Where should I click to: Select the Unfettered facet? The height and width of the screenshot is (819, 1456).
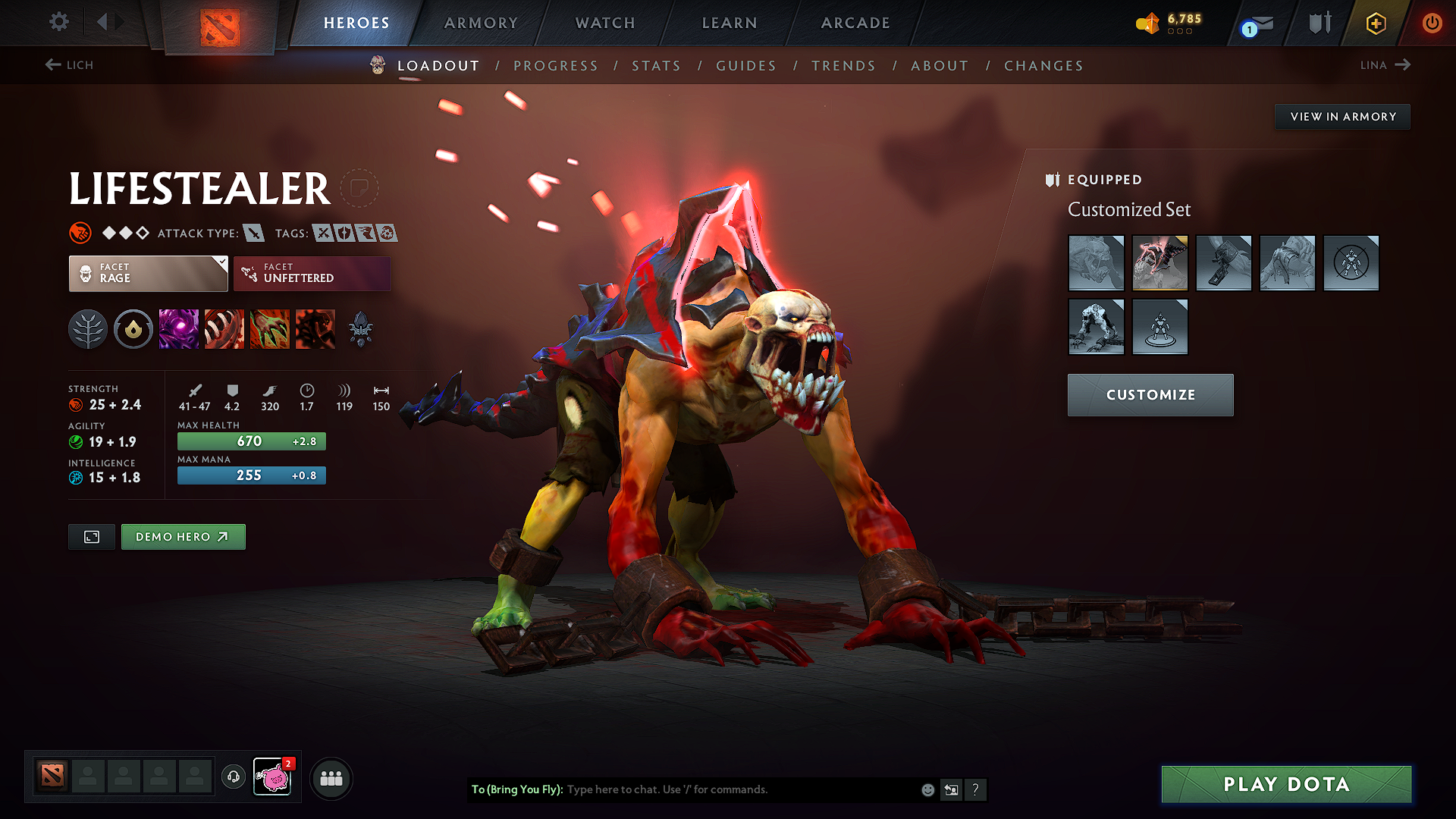click(x=312, y=273)
